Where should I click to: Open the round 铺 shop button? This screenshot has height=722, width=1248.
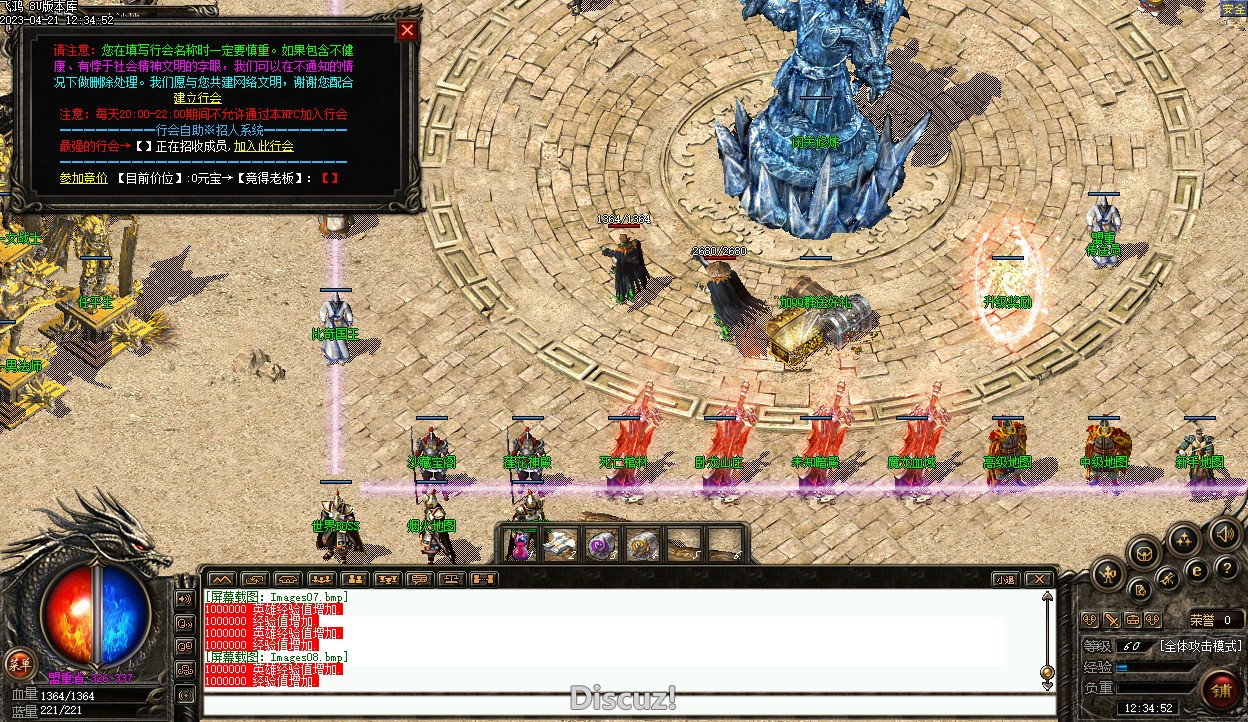coord(1221,692)
